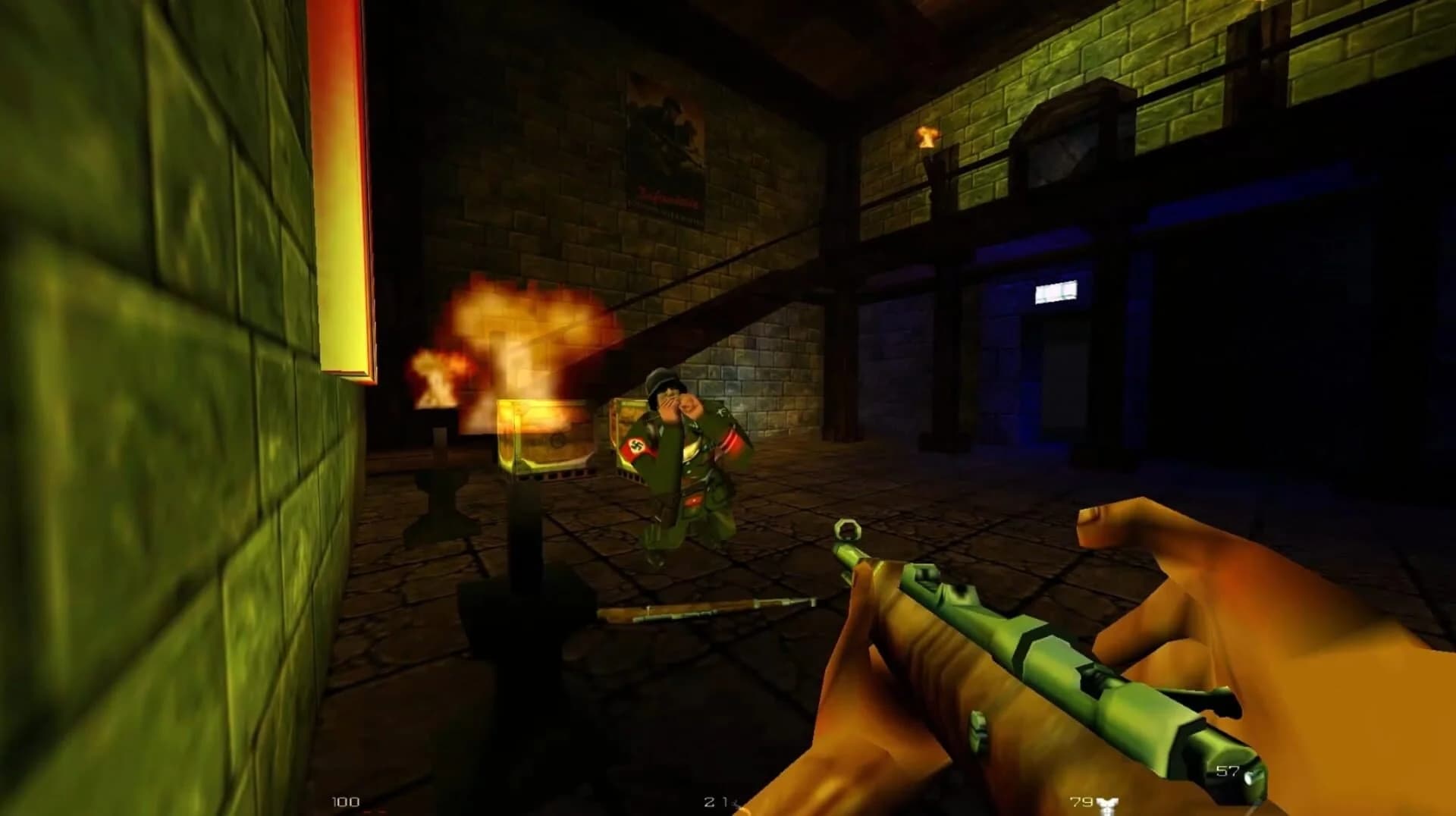Image resolution: width=1456 pixels, height=816 pixels.
Task: Click the swastika armband on the soldier
Action: click(635, 445)
